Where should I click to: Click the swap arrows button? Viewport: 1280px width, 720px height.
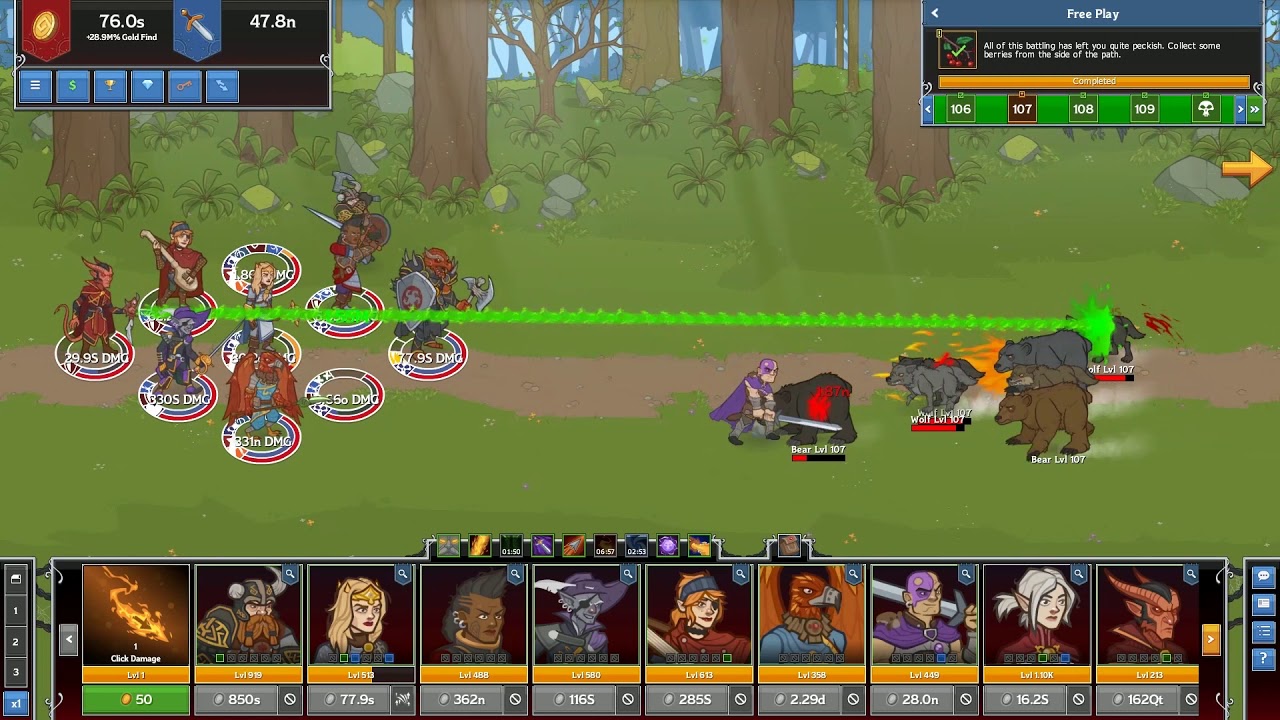[x=222, y=86]
